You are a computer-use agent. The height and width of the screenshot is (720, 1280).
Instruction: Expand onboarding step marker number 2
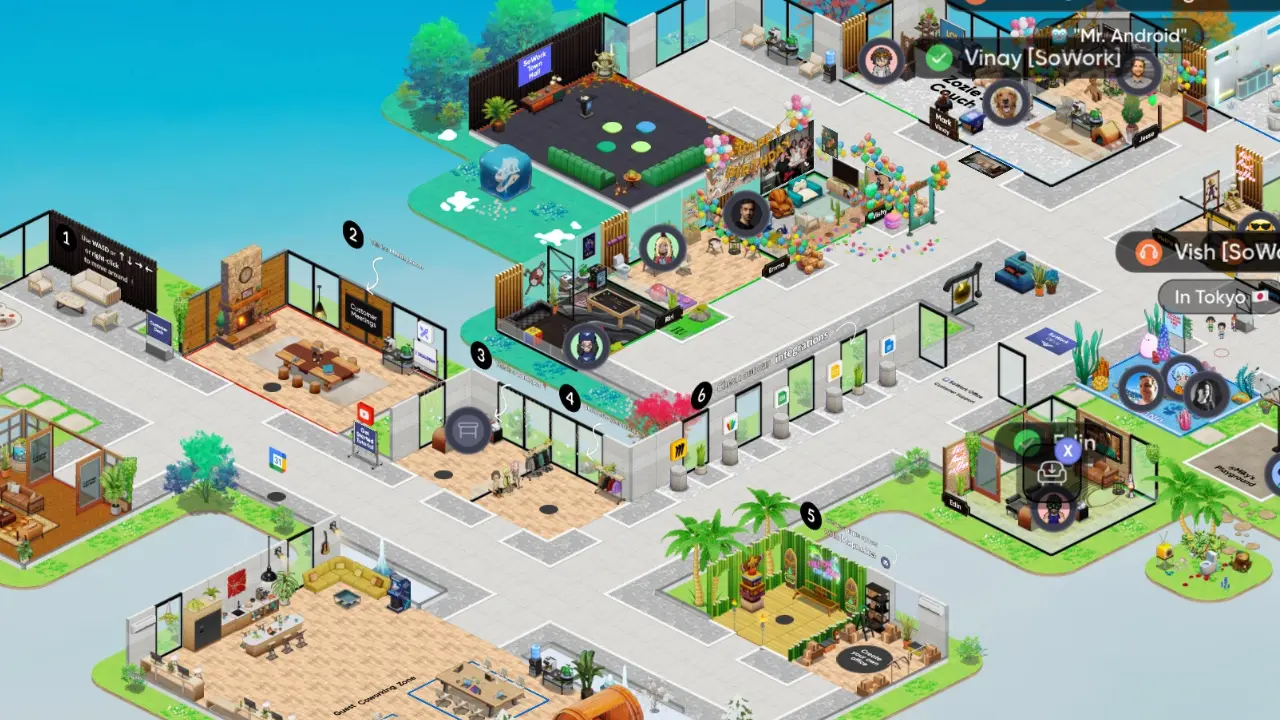click(352, 236)
